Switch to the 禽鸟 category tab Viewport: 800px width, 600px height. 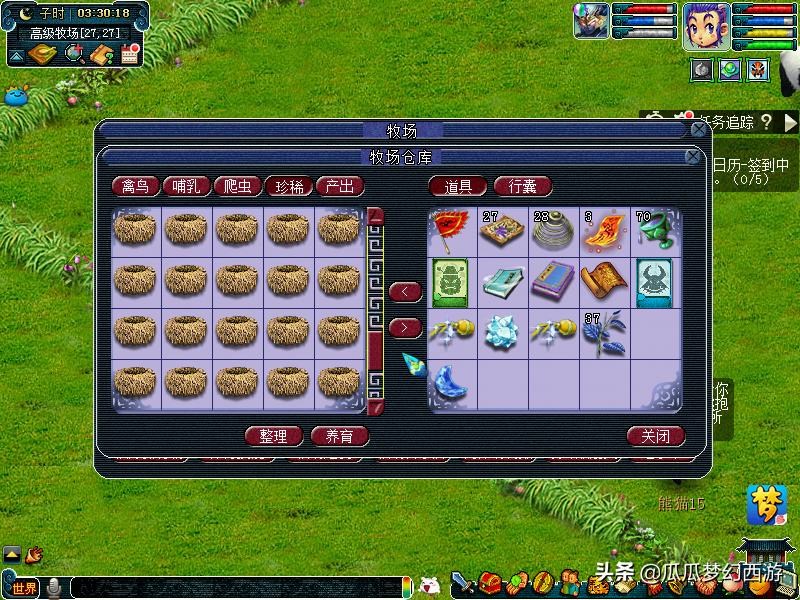click(135, 187)
